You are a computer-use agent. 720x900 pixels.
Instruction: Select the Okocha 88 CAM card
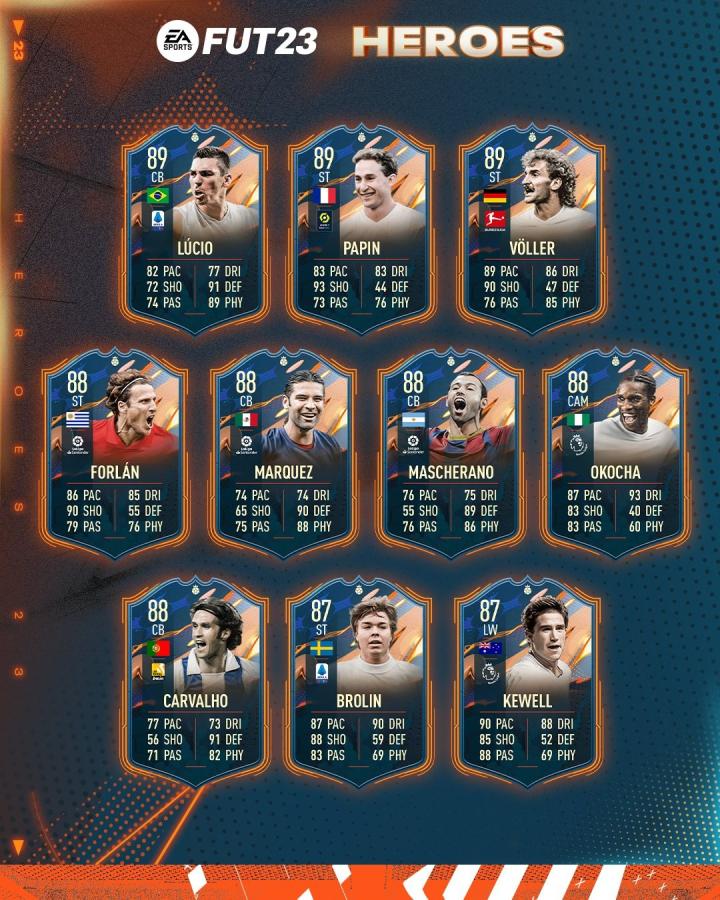point(615,452)
